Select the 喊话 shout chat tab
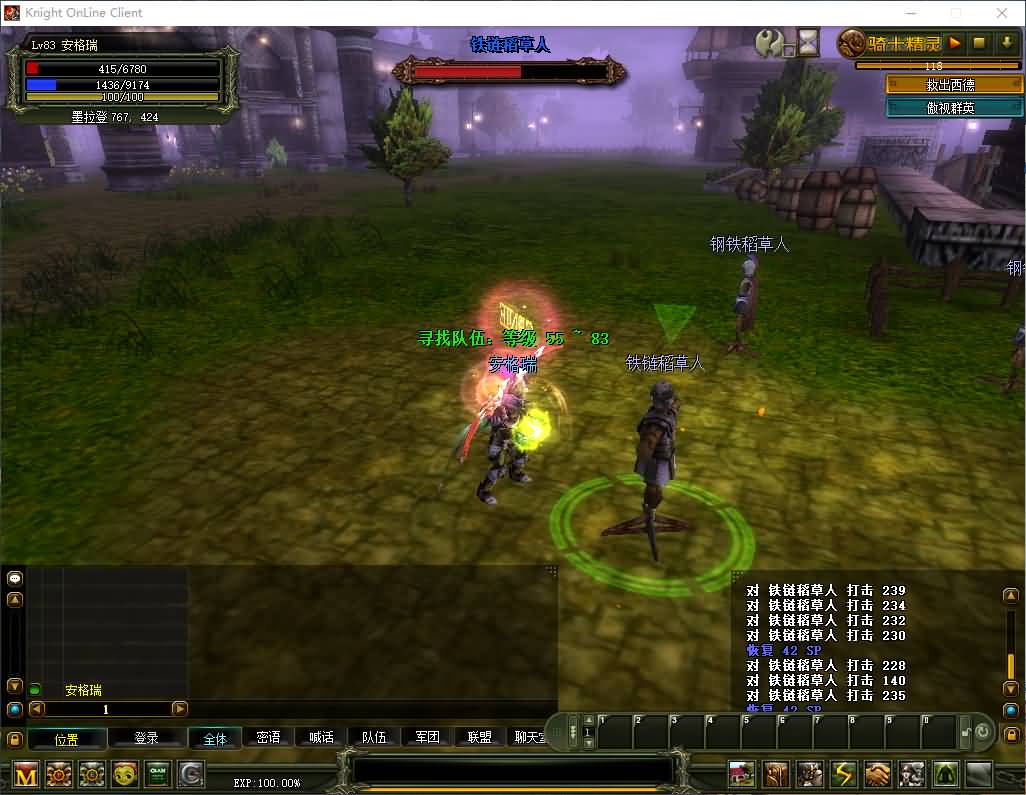 322,738
